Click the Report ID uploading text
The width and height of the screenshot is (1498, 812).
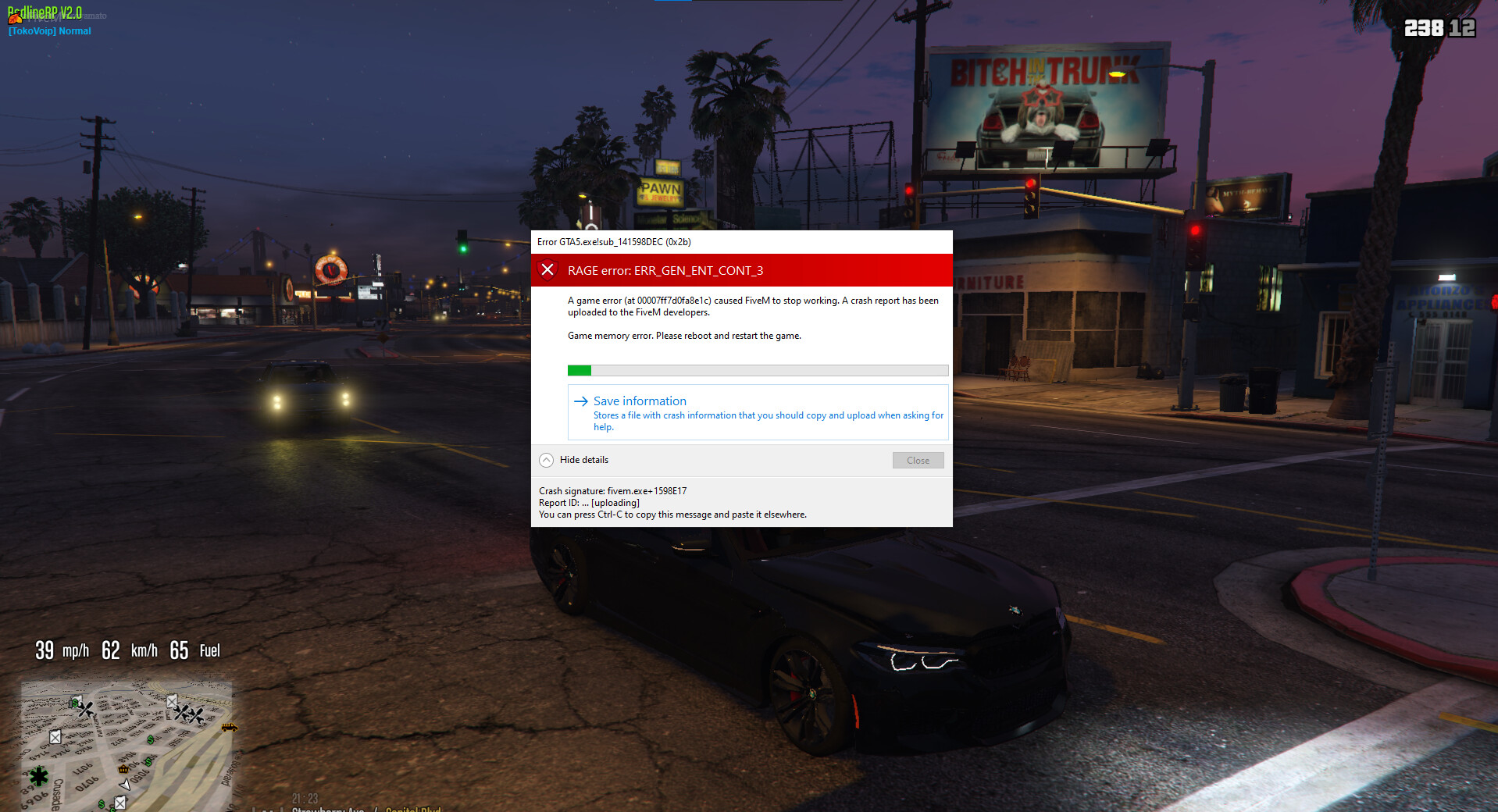[588, 503]
